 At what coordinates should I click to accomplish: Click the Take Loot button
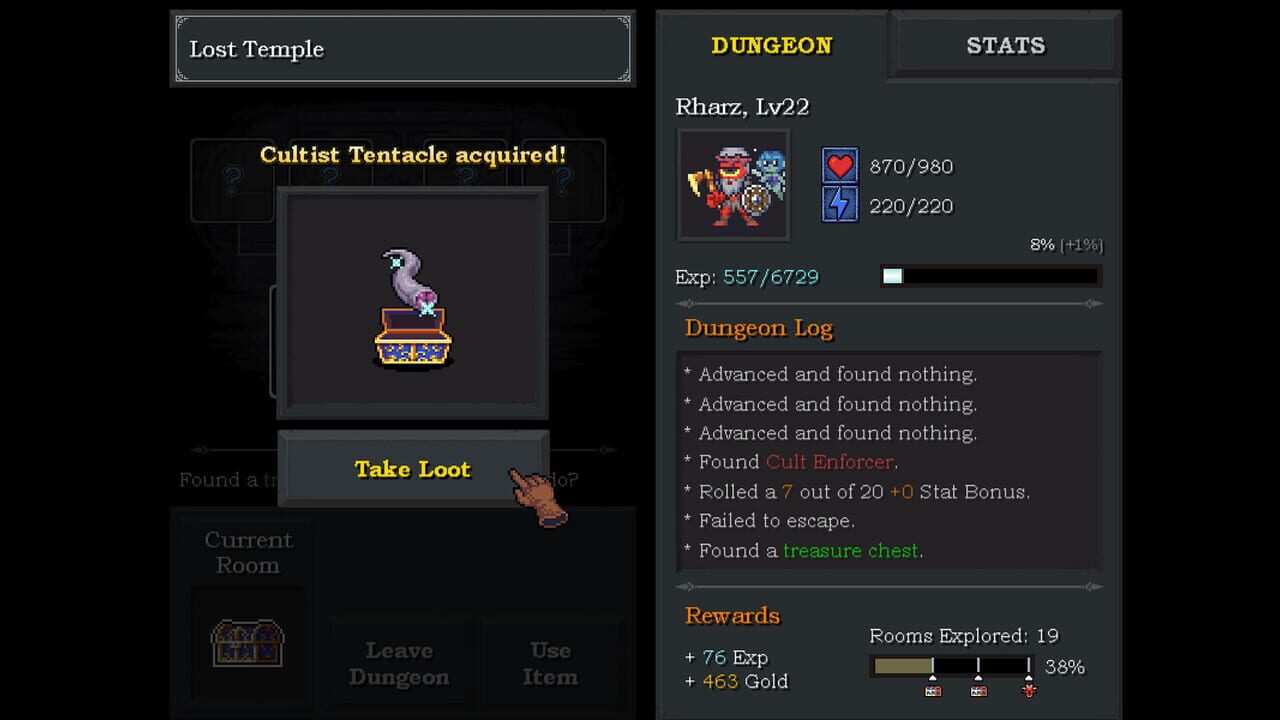pyautogui.click(x=412, y=469)
